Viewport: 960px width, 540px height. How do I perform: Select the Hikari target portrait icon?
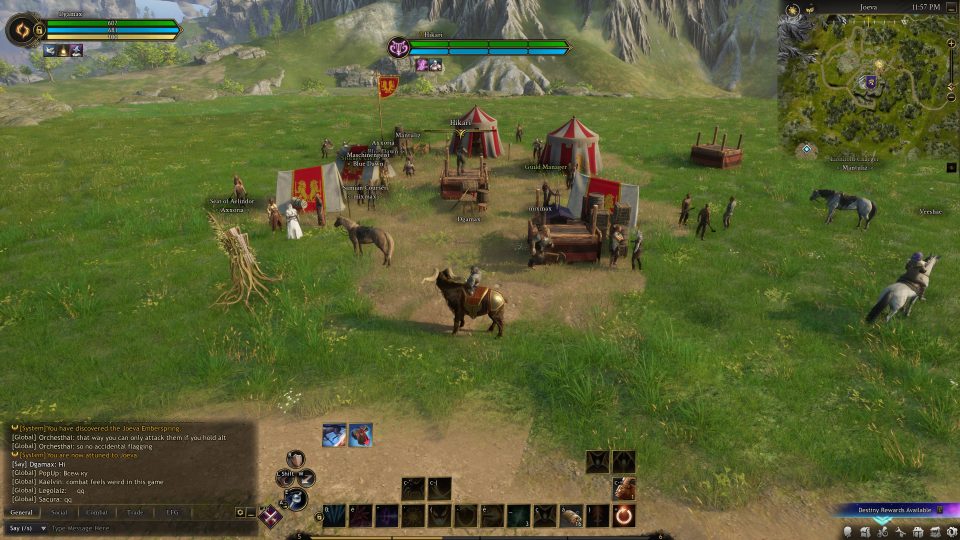400,47
